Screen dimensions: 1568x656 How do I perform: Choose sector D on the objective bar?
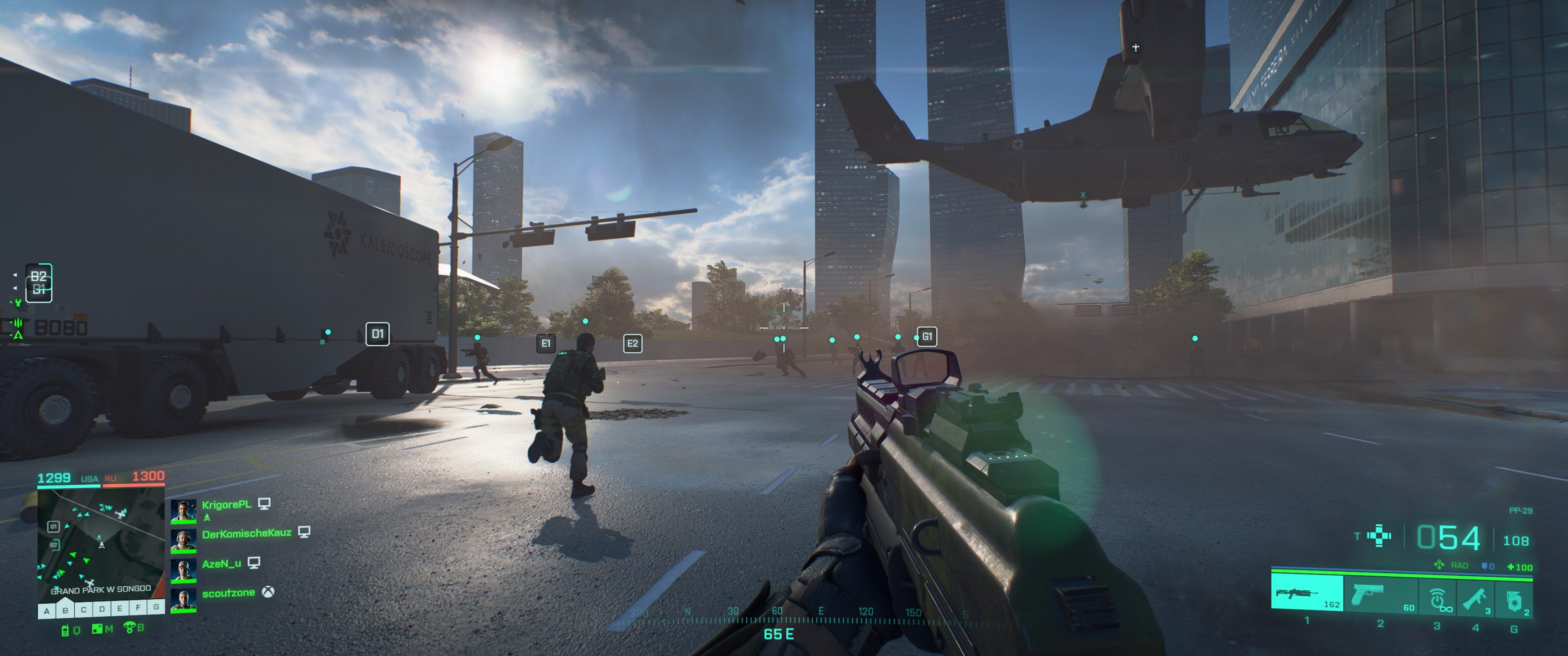pos(102,609)
